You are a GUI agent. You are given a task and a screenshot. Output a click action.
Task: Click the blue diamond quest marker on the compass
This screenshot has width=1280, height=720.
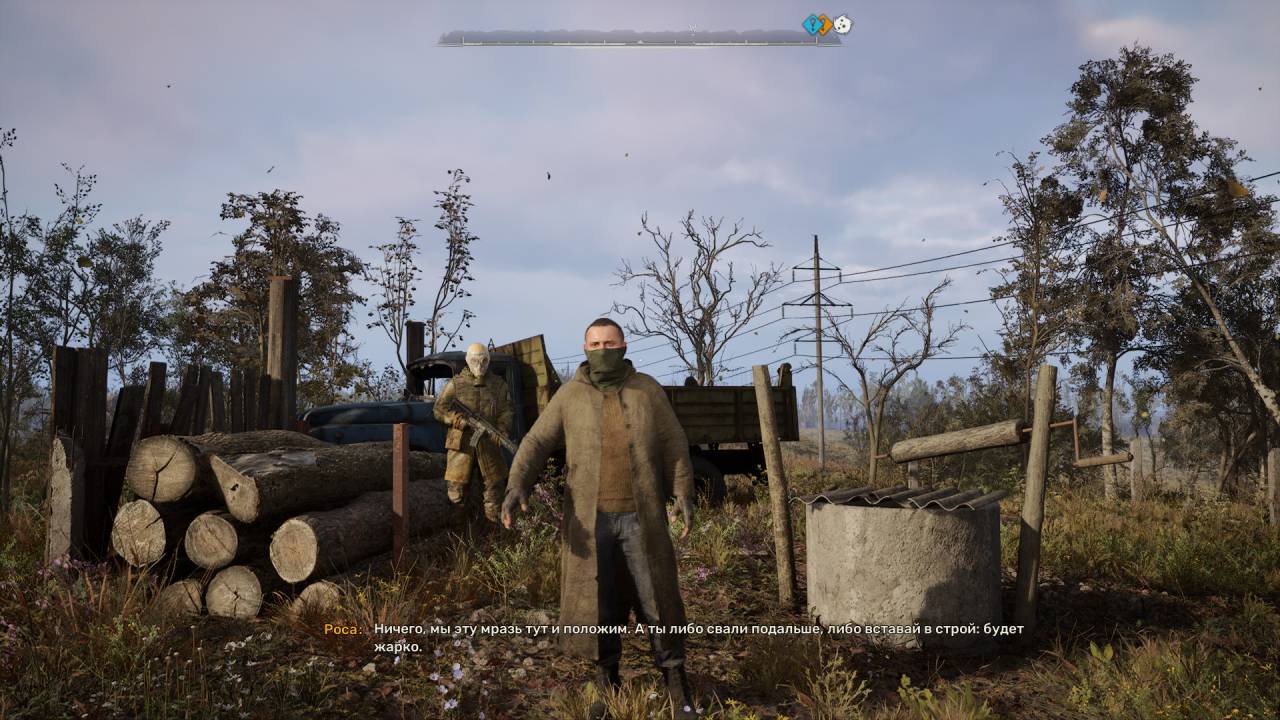click(x=811, y=24)
